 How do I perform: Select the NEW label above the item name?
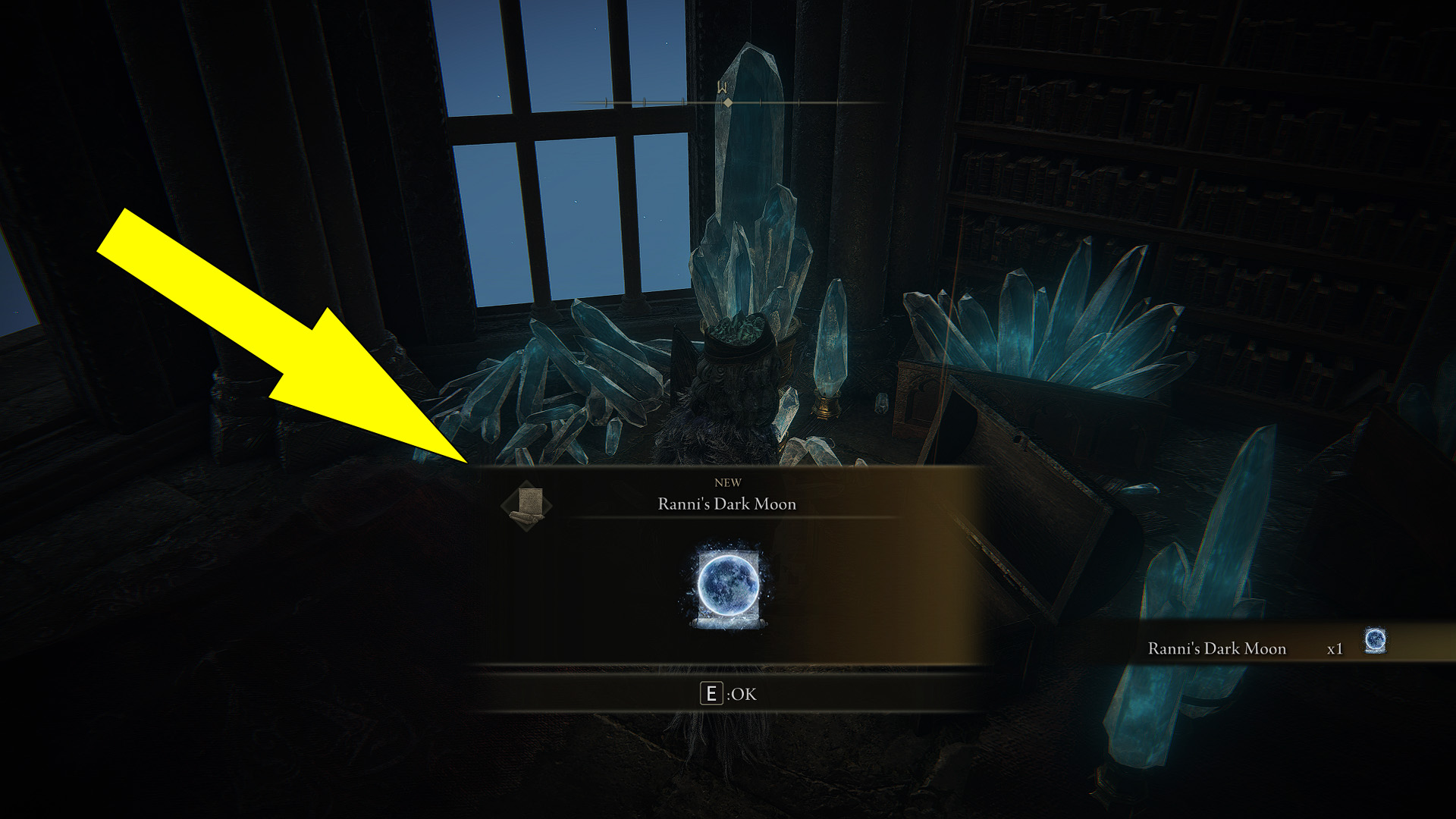click(726, 482)
